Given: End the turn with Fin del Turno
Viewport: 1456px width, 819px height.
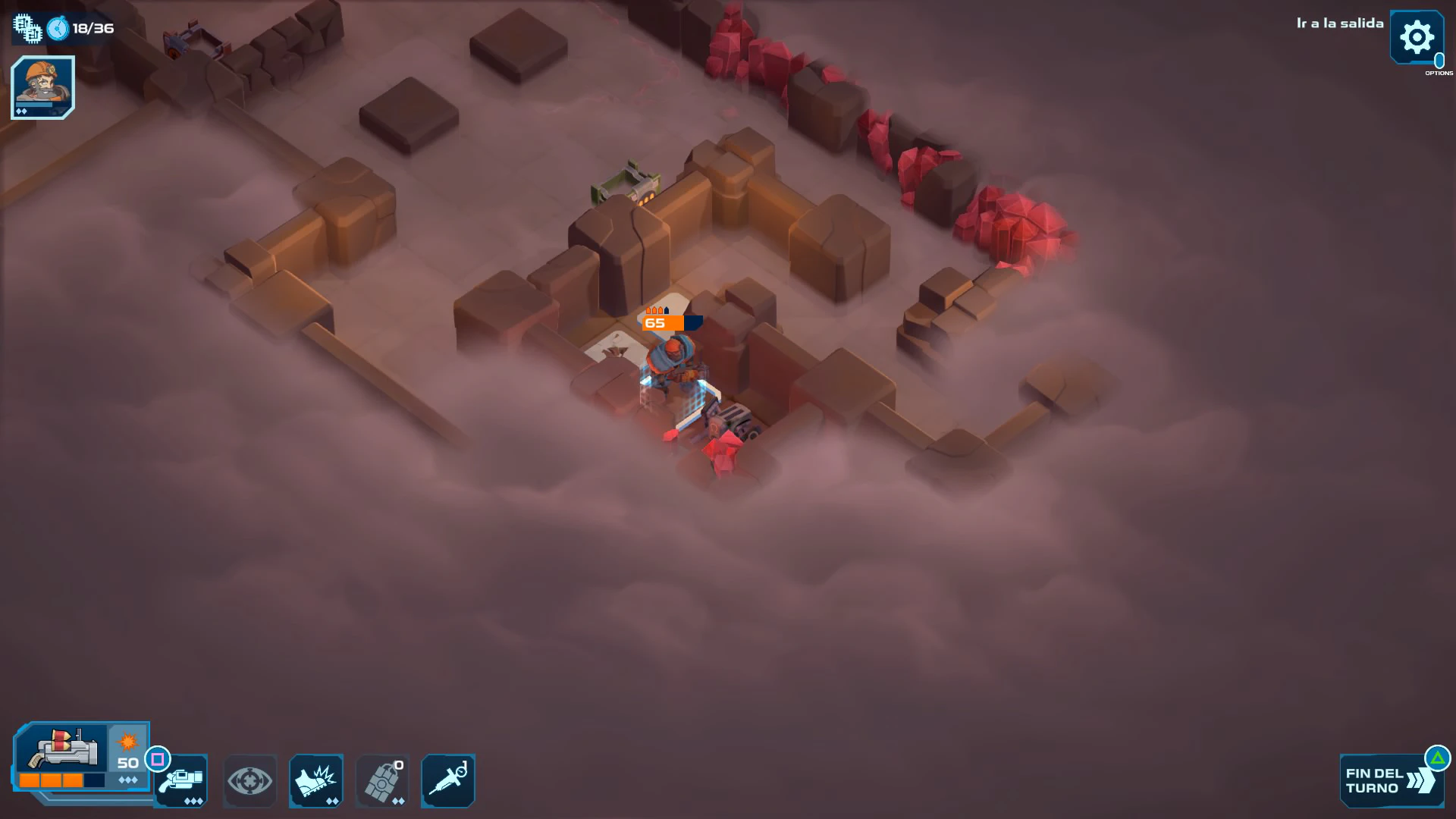Looking at the screenshot, I should coord(1388,781).
